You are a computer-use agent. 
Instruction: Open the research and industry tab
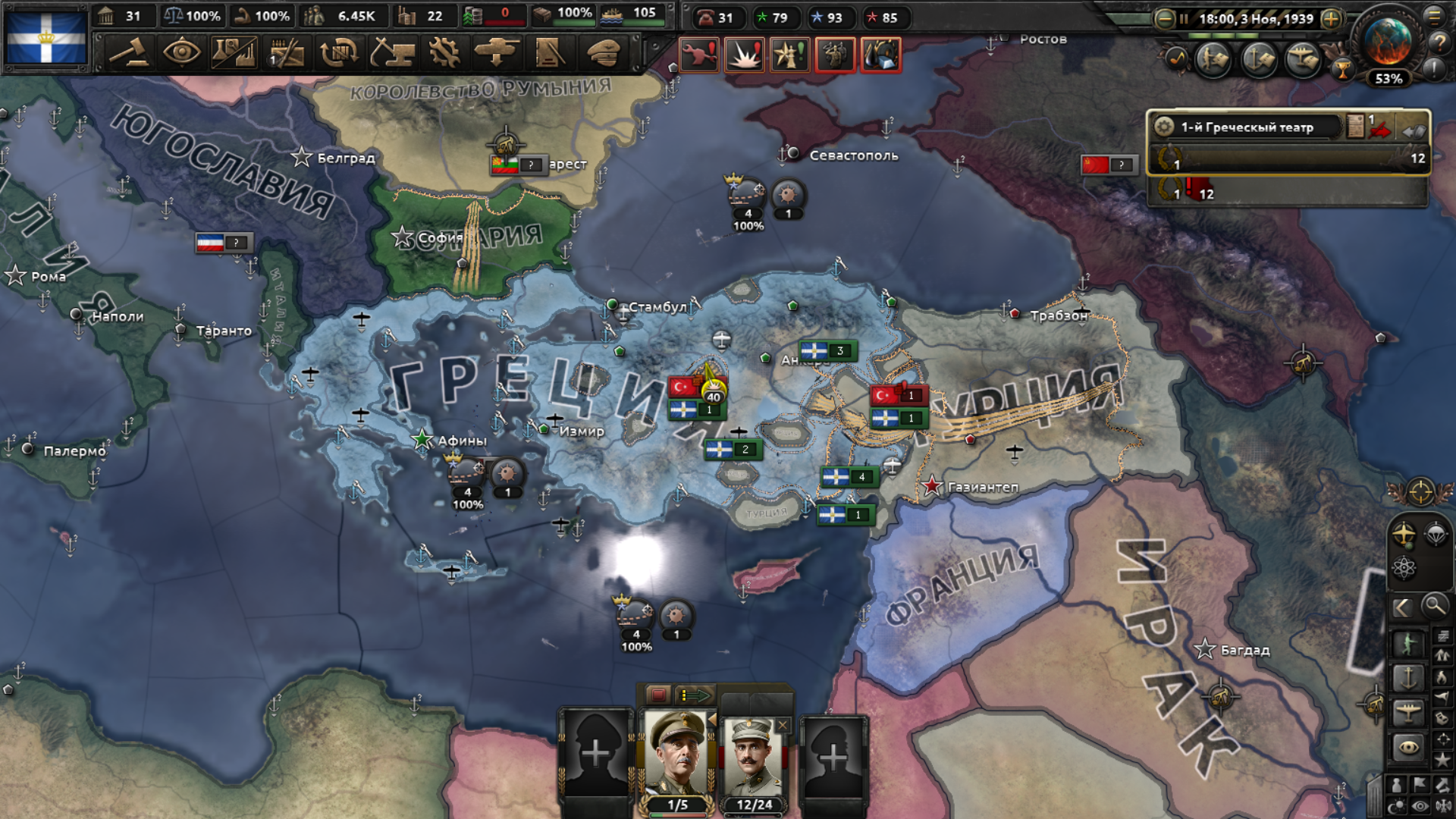click(234, 53)
